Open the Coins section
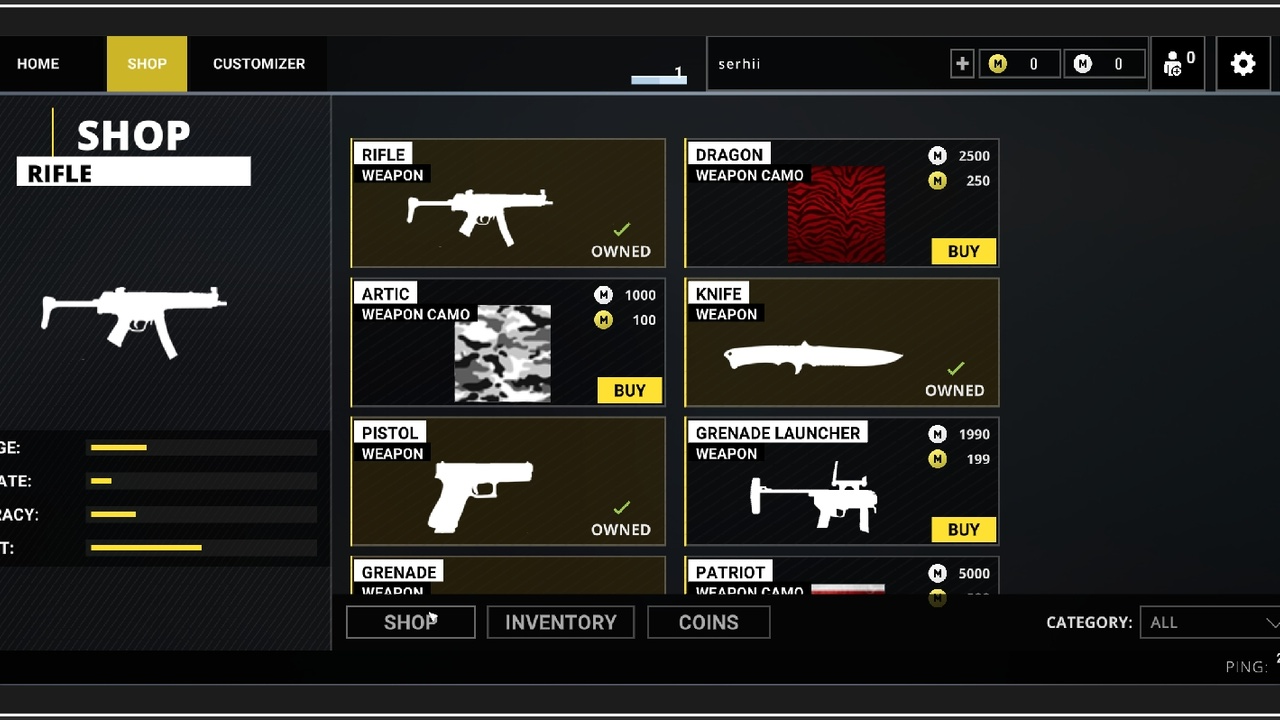The width and height of the screenshot is (1280, 720). pos(708,622)
